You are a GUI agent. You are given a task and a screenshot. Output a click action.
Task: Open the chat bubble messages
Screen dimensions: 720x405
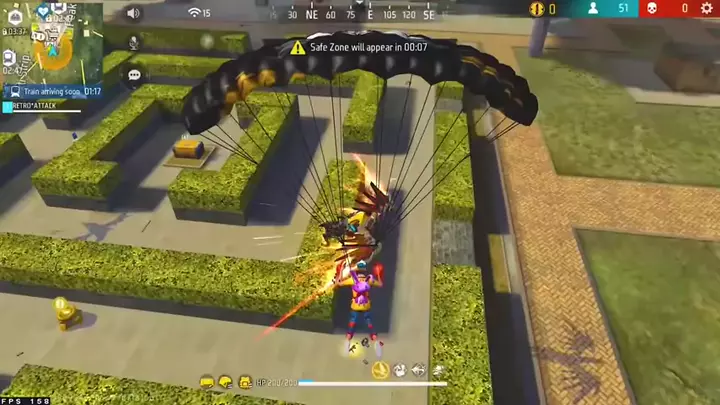point(133,75)
